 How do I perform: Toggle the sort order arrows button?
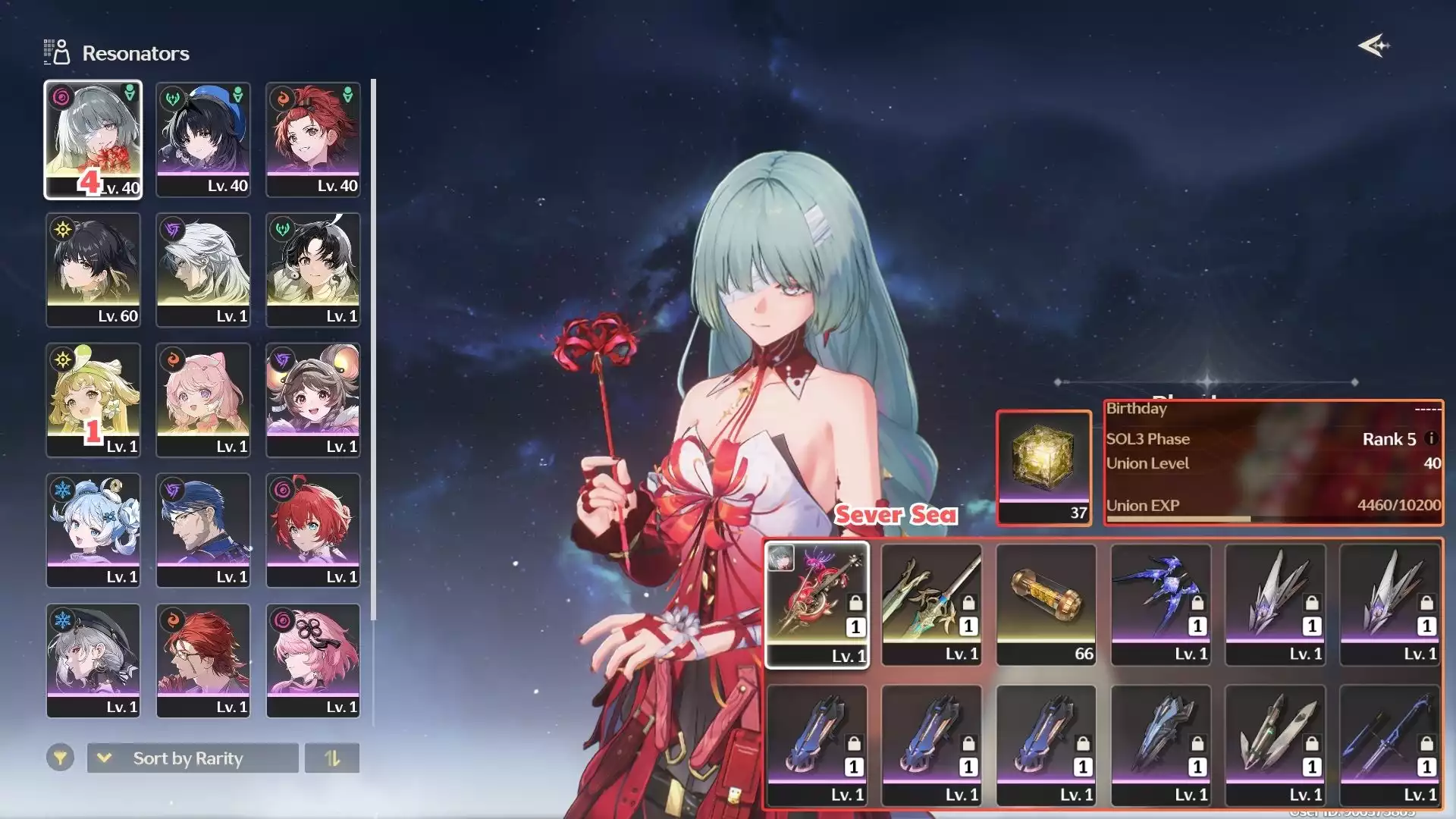coord(332,758)
